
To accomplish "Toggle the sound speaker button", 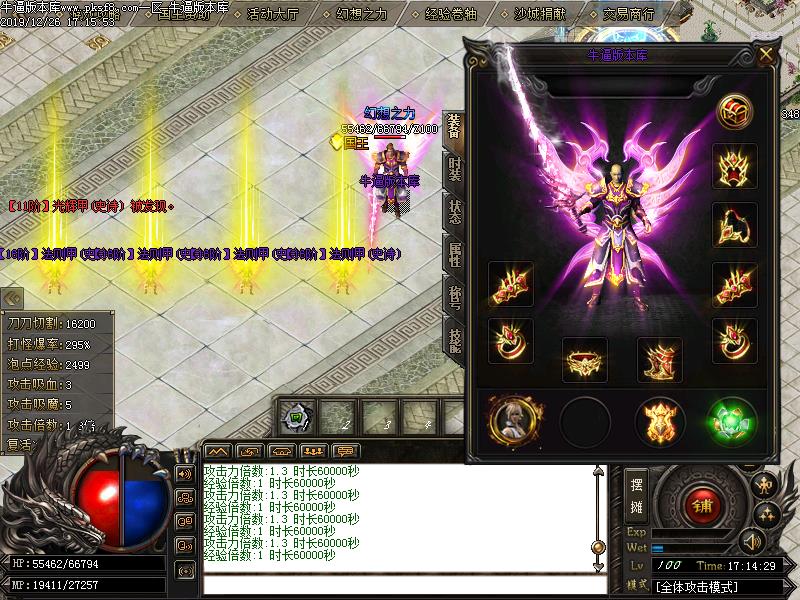I will click(x=184, y=473).
